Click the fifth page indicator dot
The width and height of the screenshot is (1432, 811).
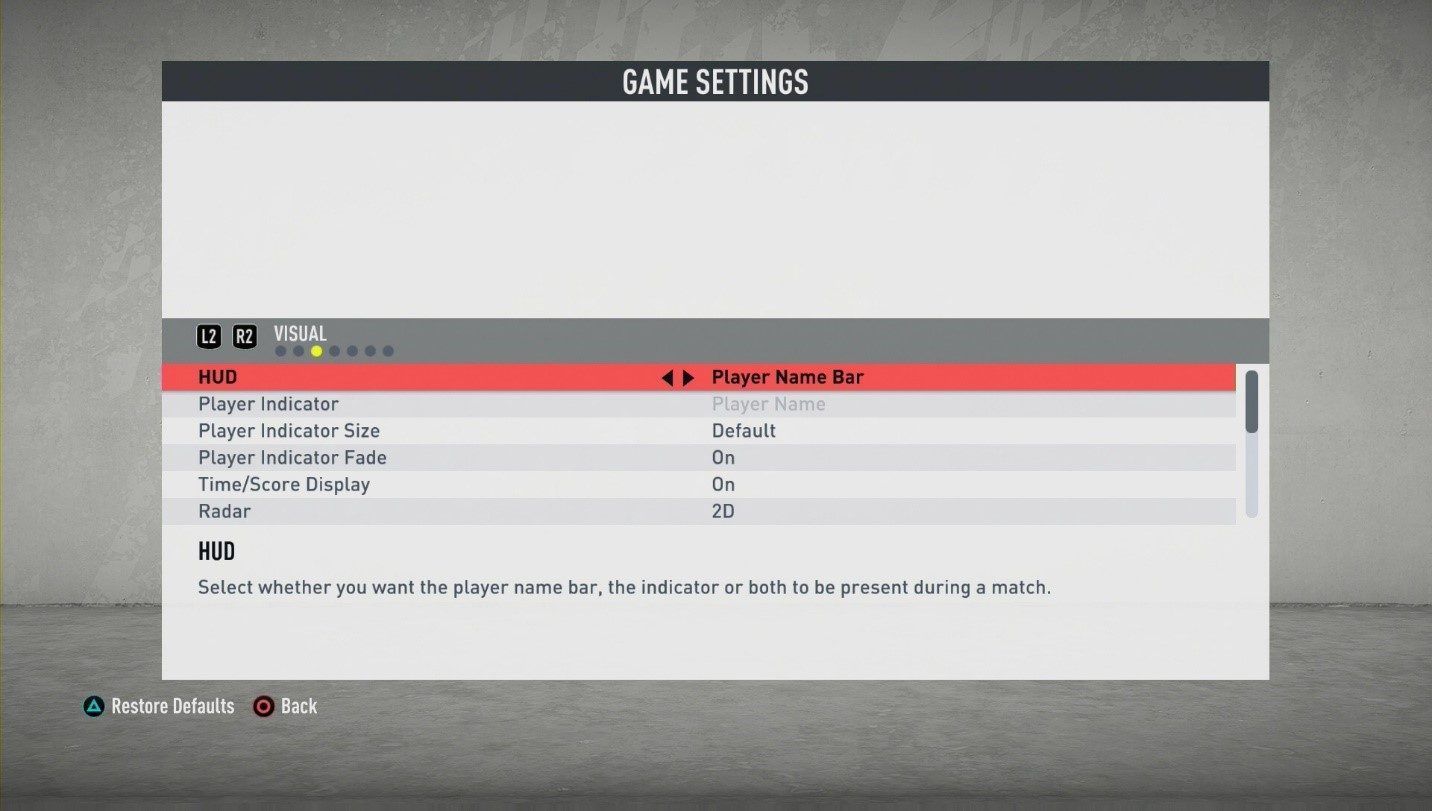tap(352, 350)
